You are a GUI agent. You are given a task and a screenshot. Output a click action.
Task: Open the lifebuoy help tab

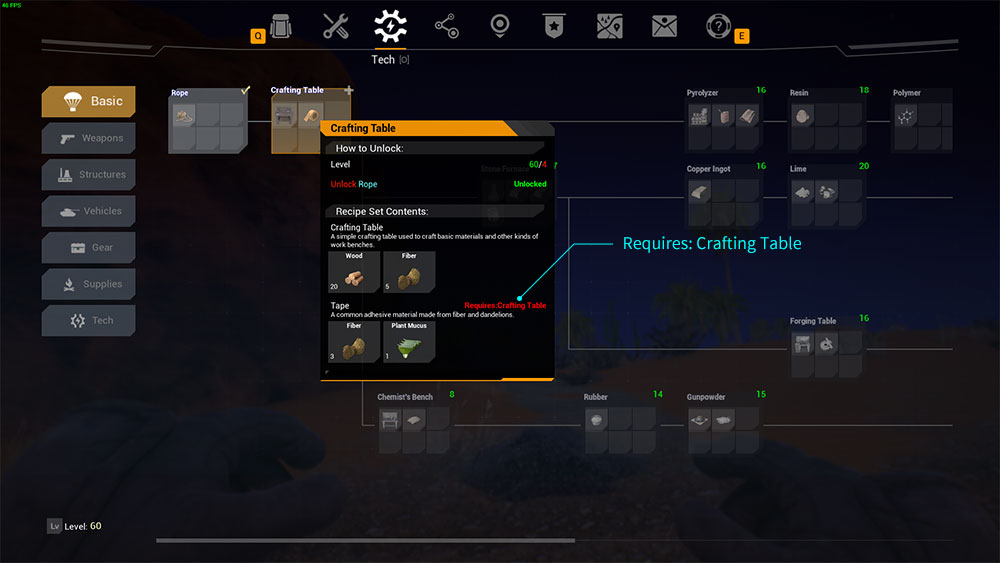pos(718,26)
